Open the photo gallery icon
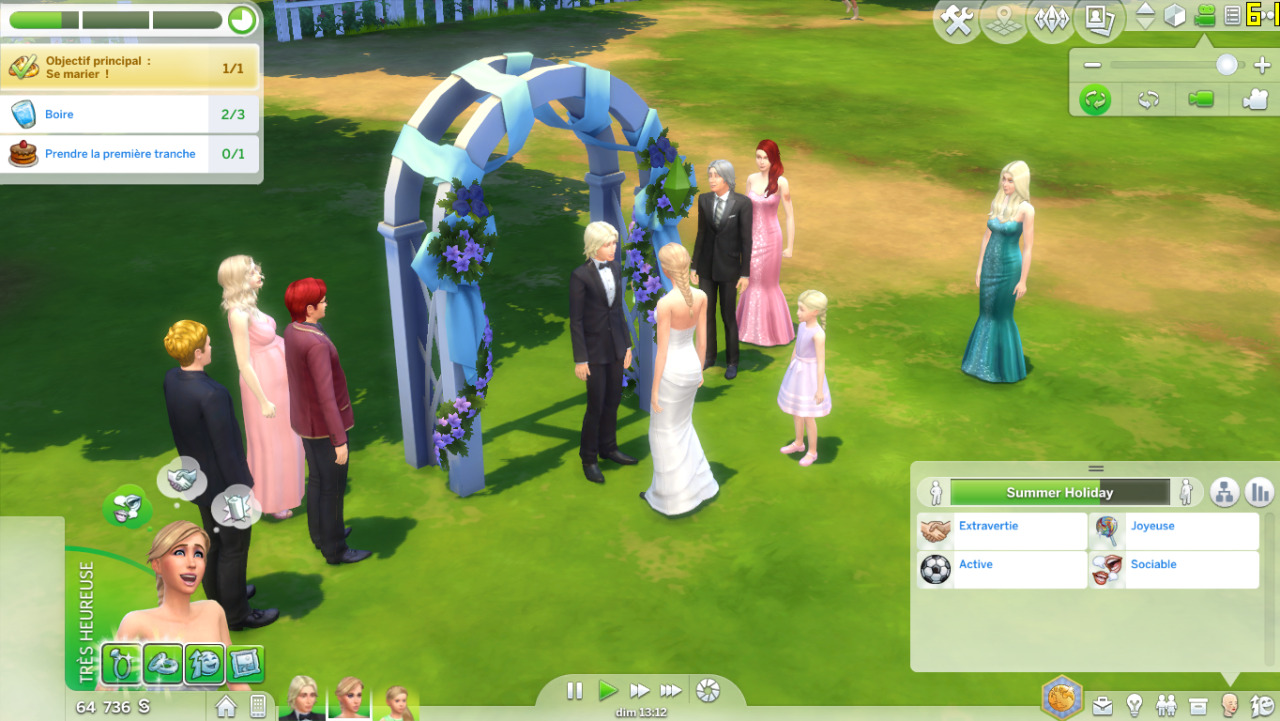Image resolution: width=1280 pixels, height=721 pixels. click(x=1099, y=22)
